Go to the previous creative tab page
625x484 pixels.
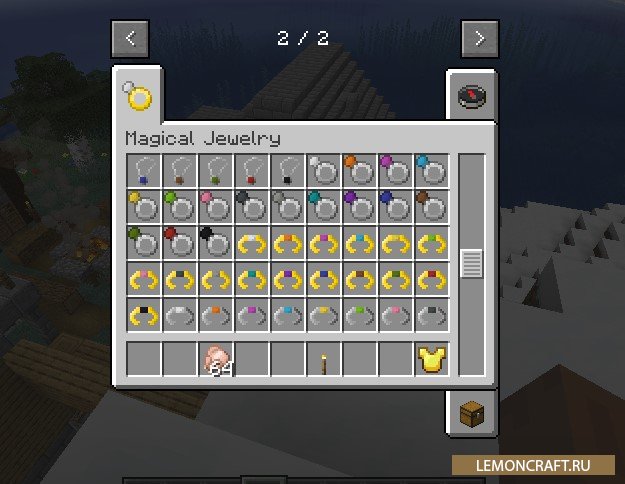coord(131,39)
